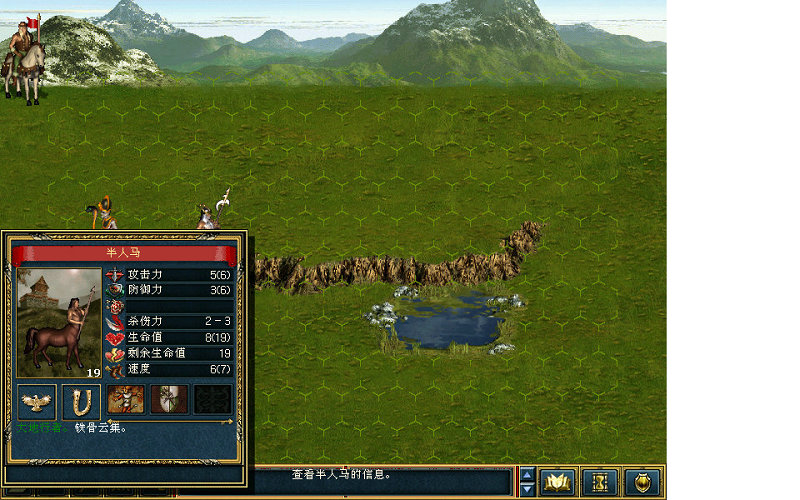Open the spellbook to cast a spell
Screen dimensions: 800x500
click(557, 482)
